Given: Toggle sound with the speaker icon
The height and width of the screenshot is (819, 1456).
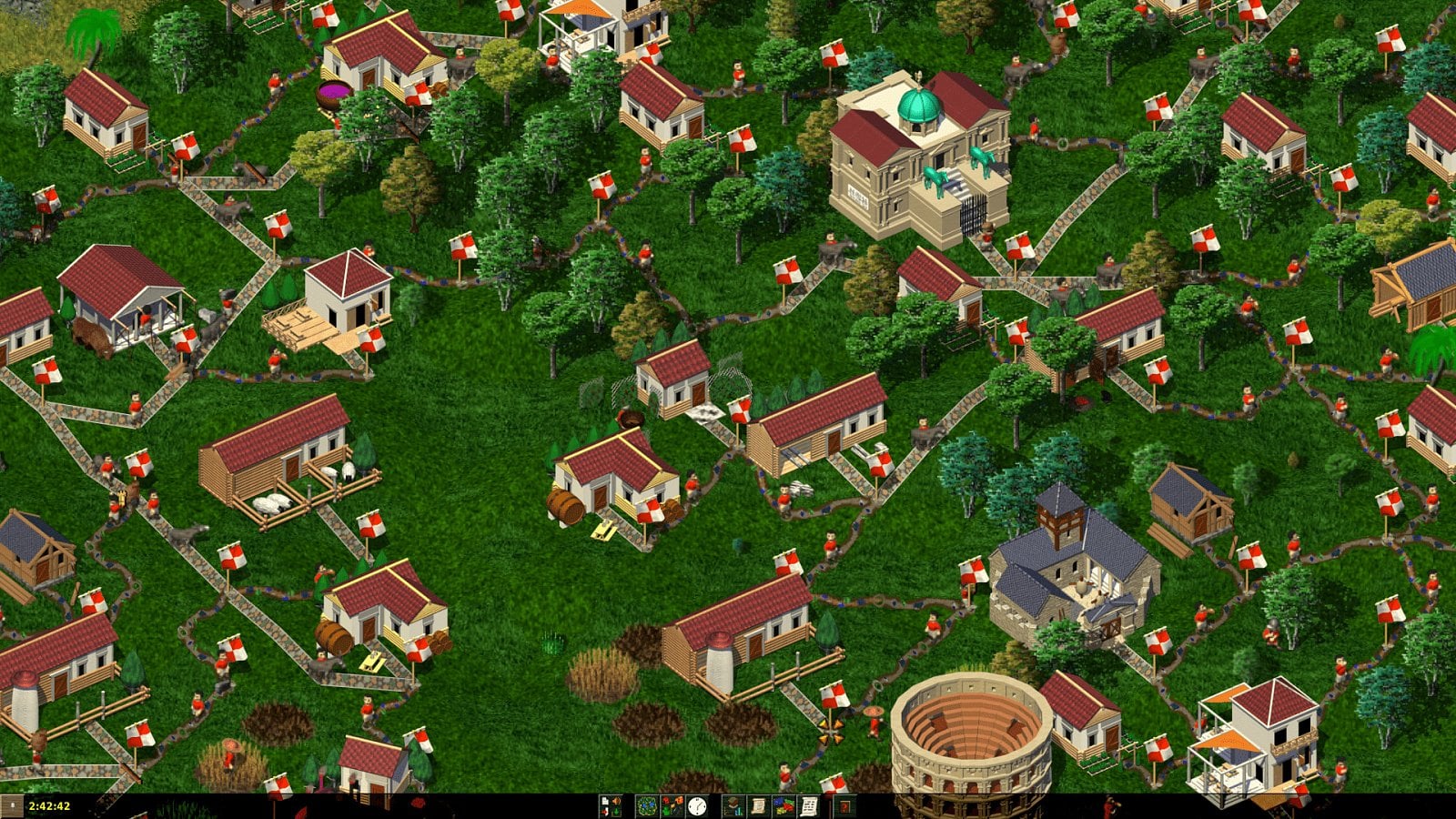Looking at the screenshot, I should pos(617,800).
